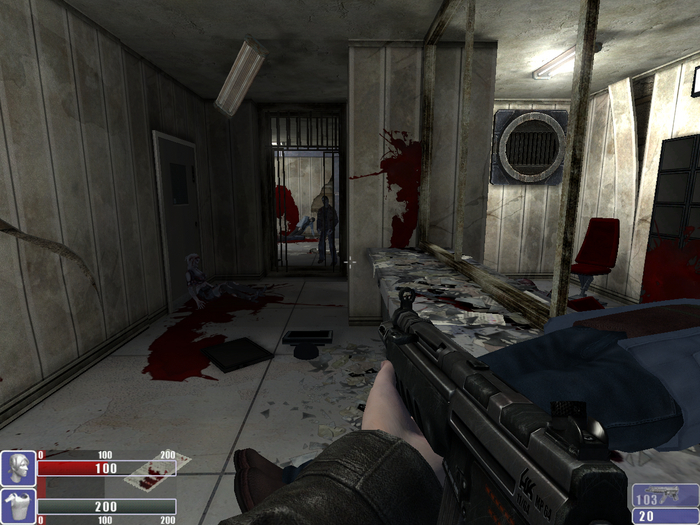Click the submachine gun weapon icon
Viewport: 700px width, 525px height.
click(x=669, y=495)
